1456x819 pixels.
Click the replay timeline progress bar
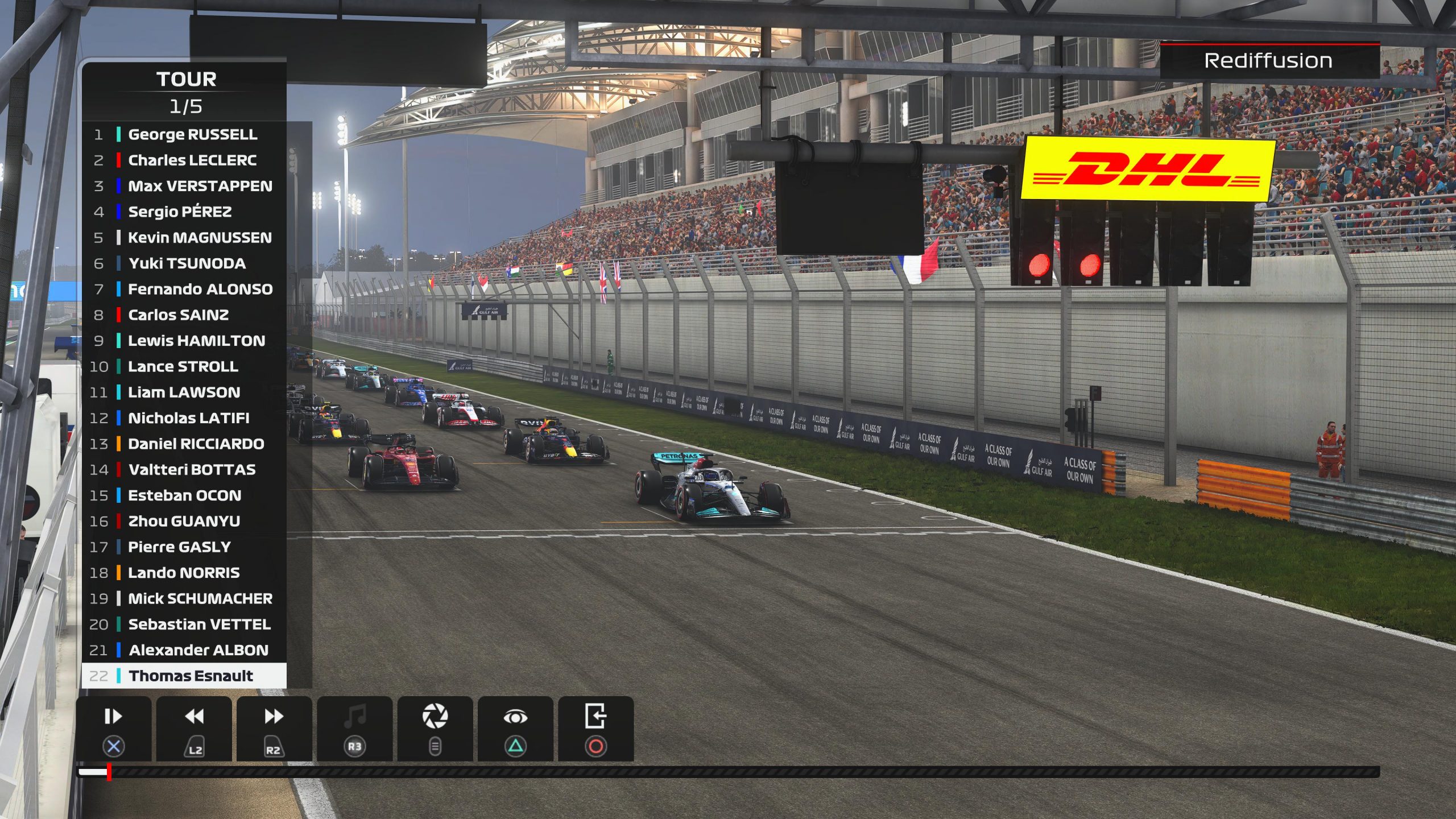(x=728, y=772)
